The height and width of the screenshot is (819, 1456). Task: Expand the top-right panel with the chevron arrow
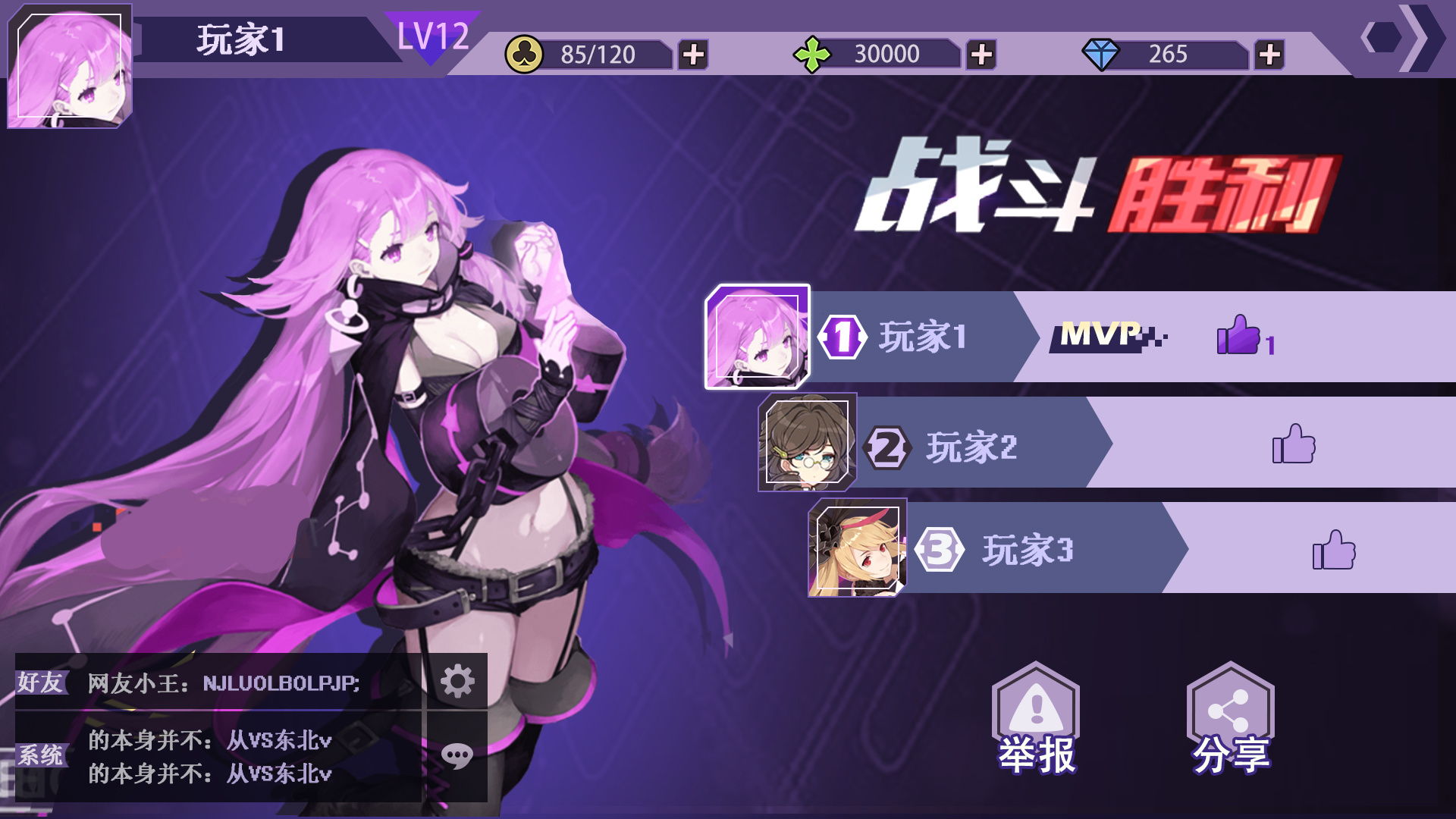[1417, 39]
